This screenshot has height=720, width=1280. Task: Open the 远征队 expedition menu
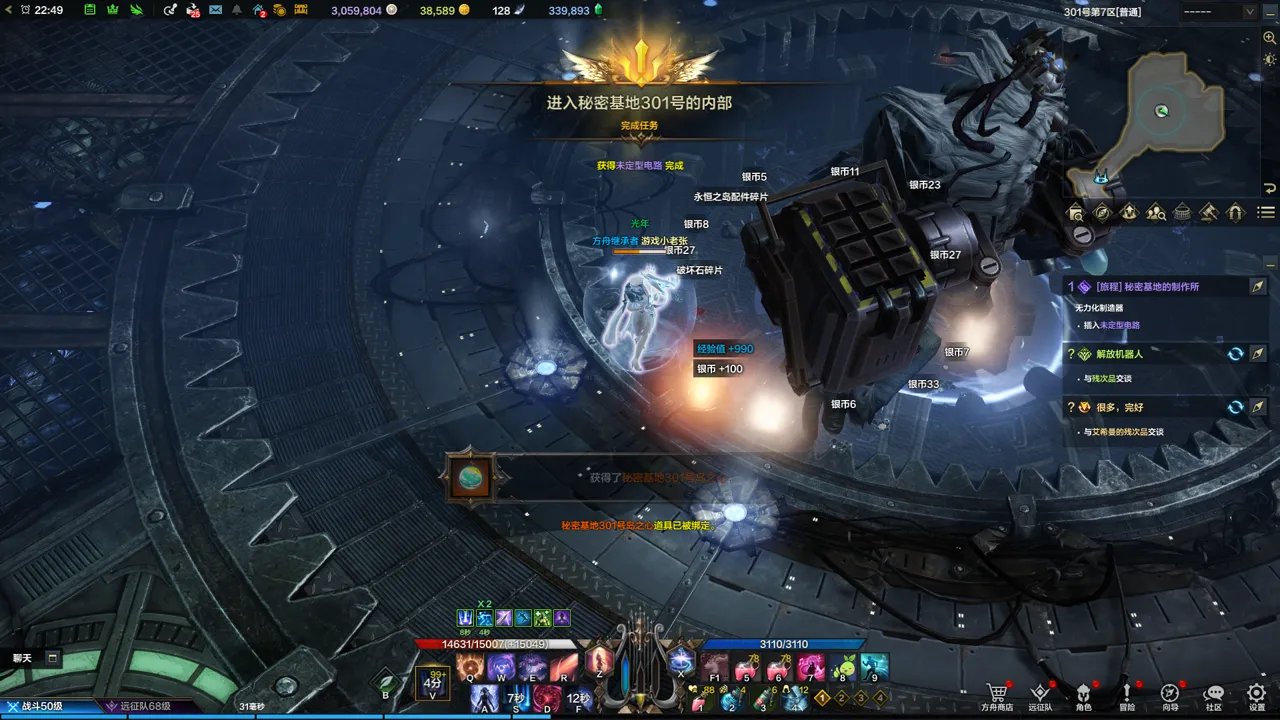pyautogui.click(x=1040, y=696)
